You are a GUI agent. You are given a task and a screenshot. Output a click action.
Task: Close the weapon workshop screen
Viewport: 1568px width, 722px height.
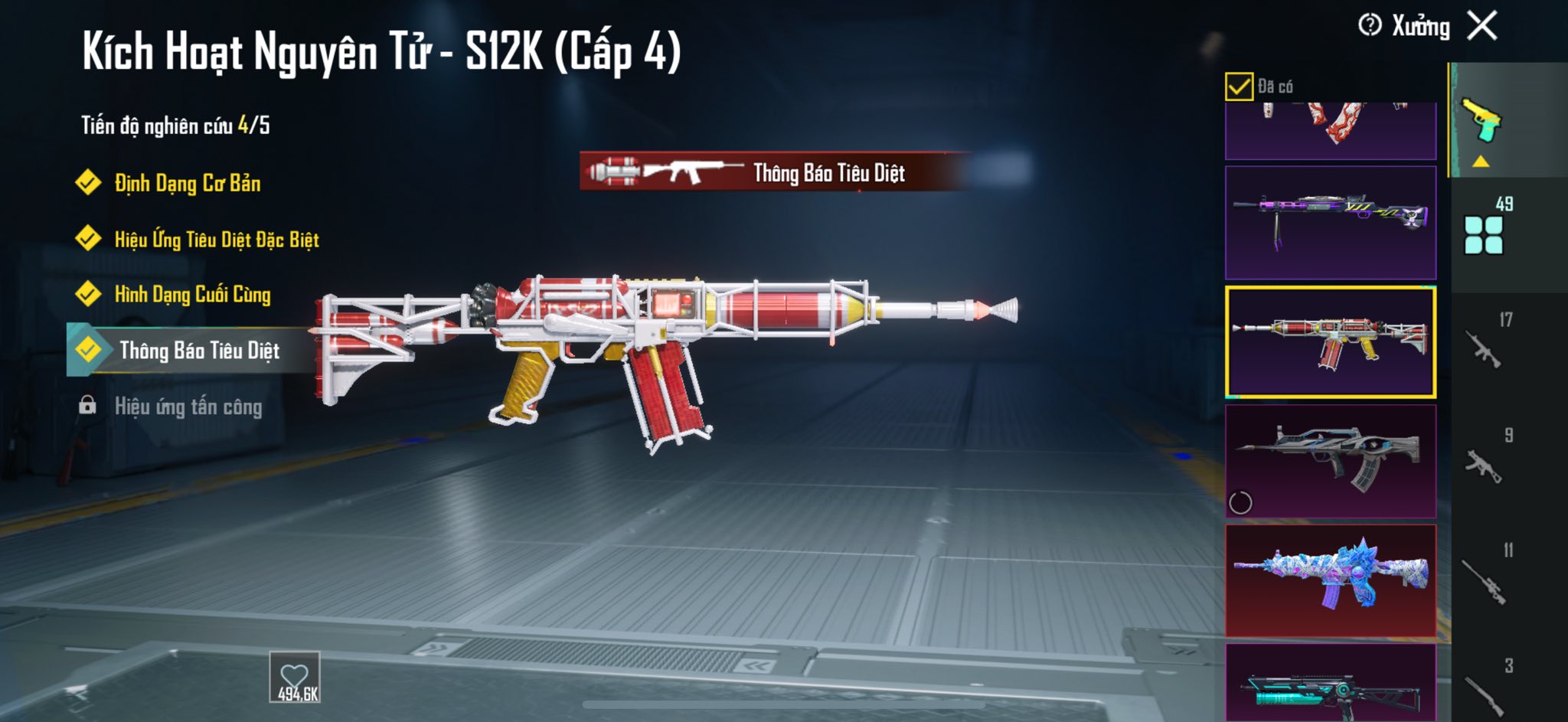(x=1482, y=26)
